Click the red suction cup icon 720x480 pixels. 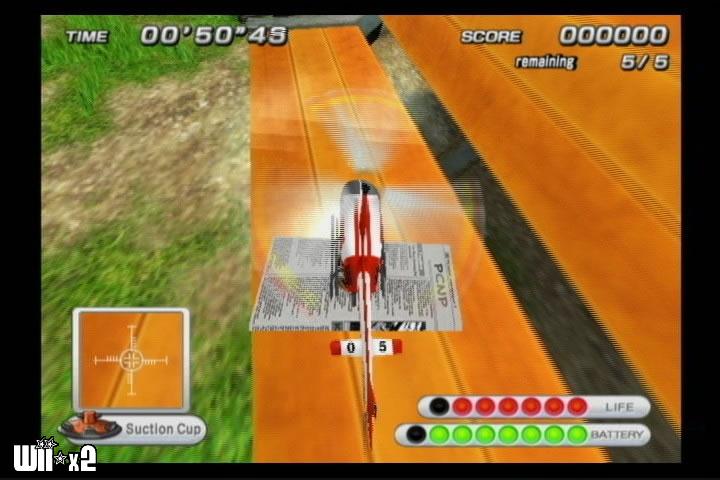[x=88, y=425]
